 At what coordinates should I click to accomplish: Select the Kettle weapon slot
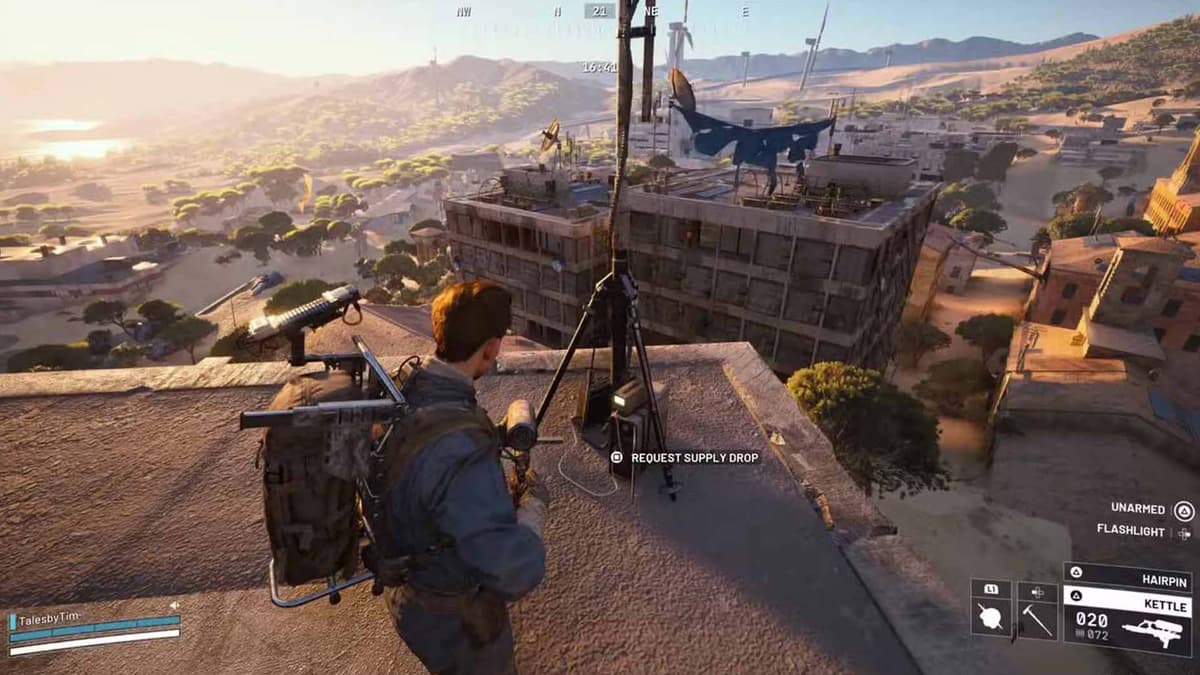pos(1127,621)
